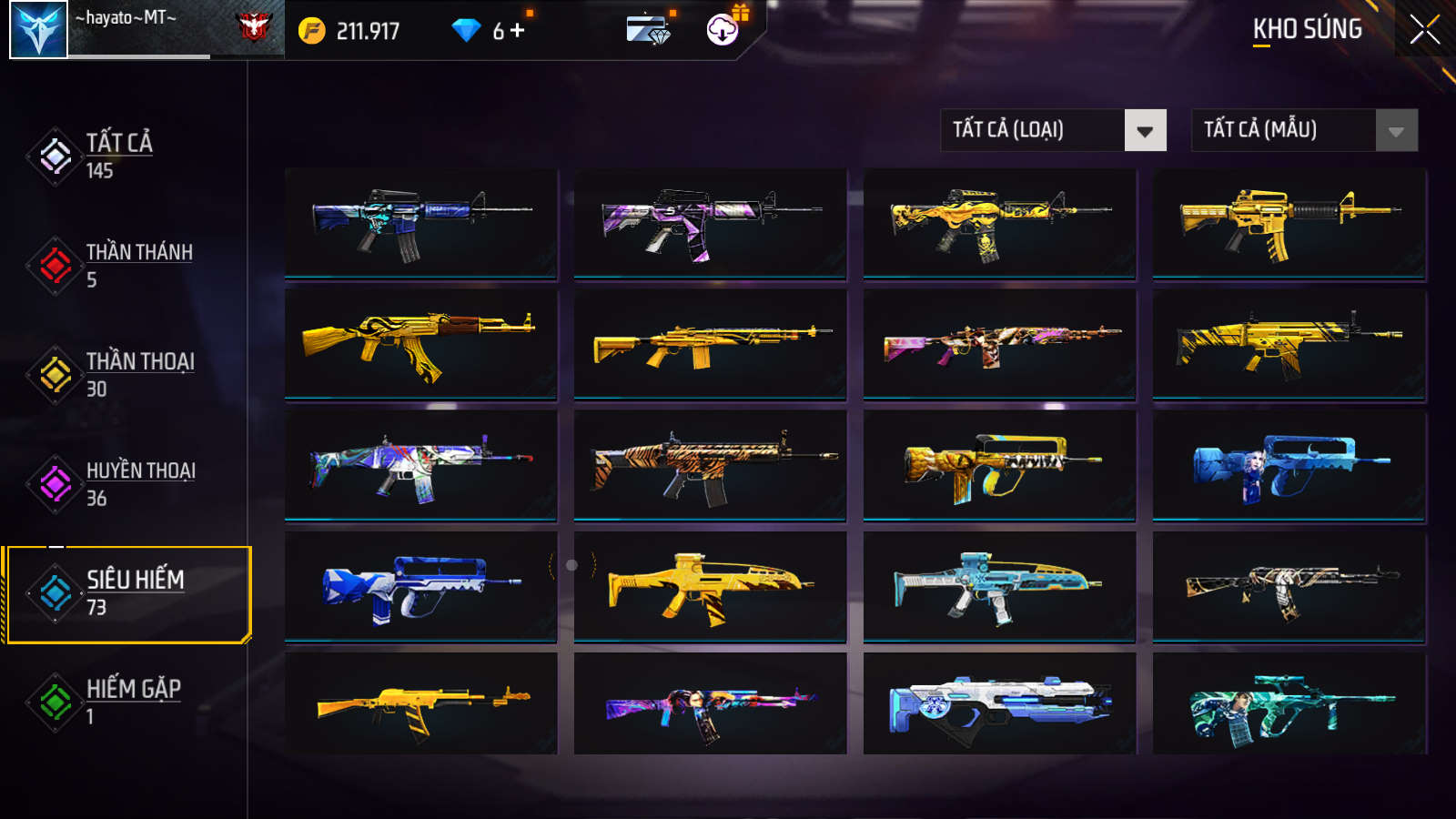Choose the golden AK47 skin tile
Viewport: 1456px width, 819px height.
pos(420,344)
